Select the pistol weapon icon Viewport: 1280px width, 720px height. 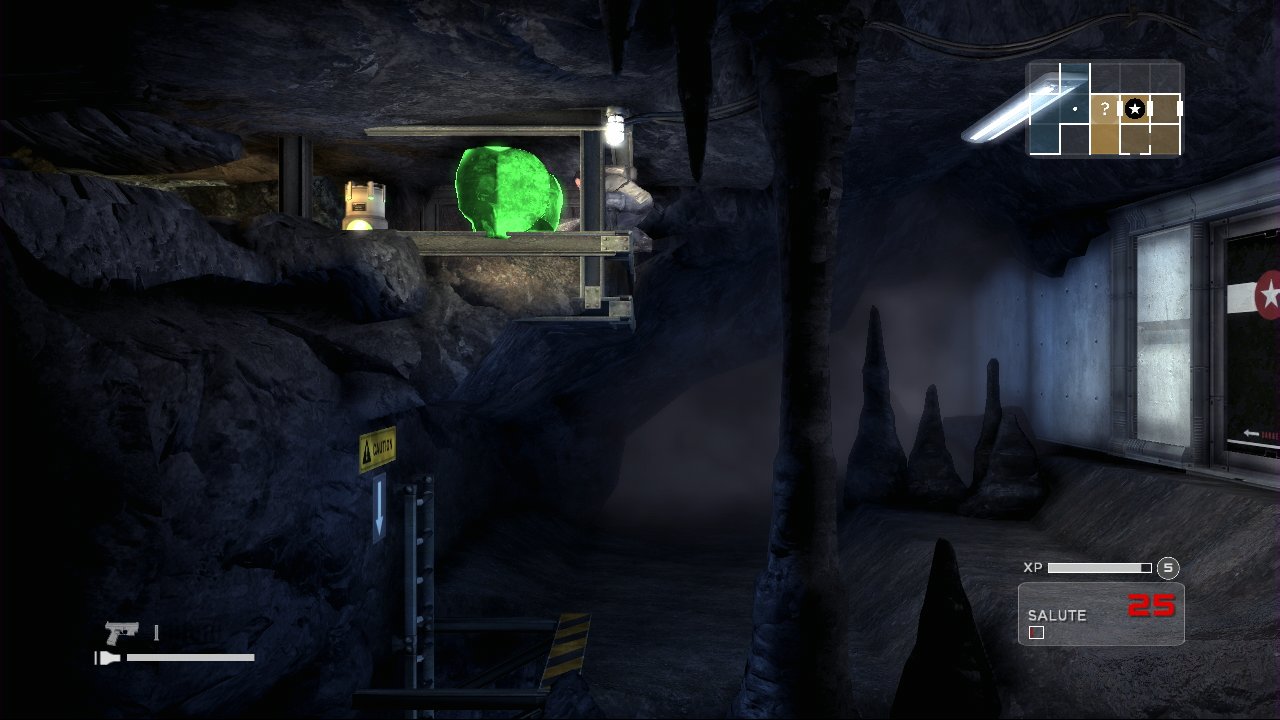point(122,632)
